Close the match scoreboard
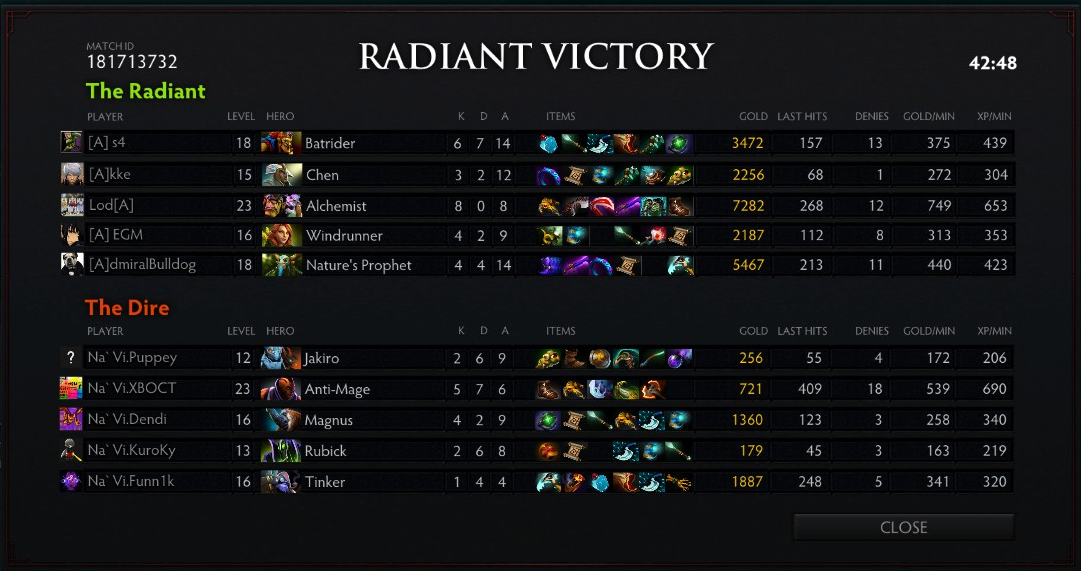 point(903,527)
